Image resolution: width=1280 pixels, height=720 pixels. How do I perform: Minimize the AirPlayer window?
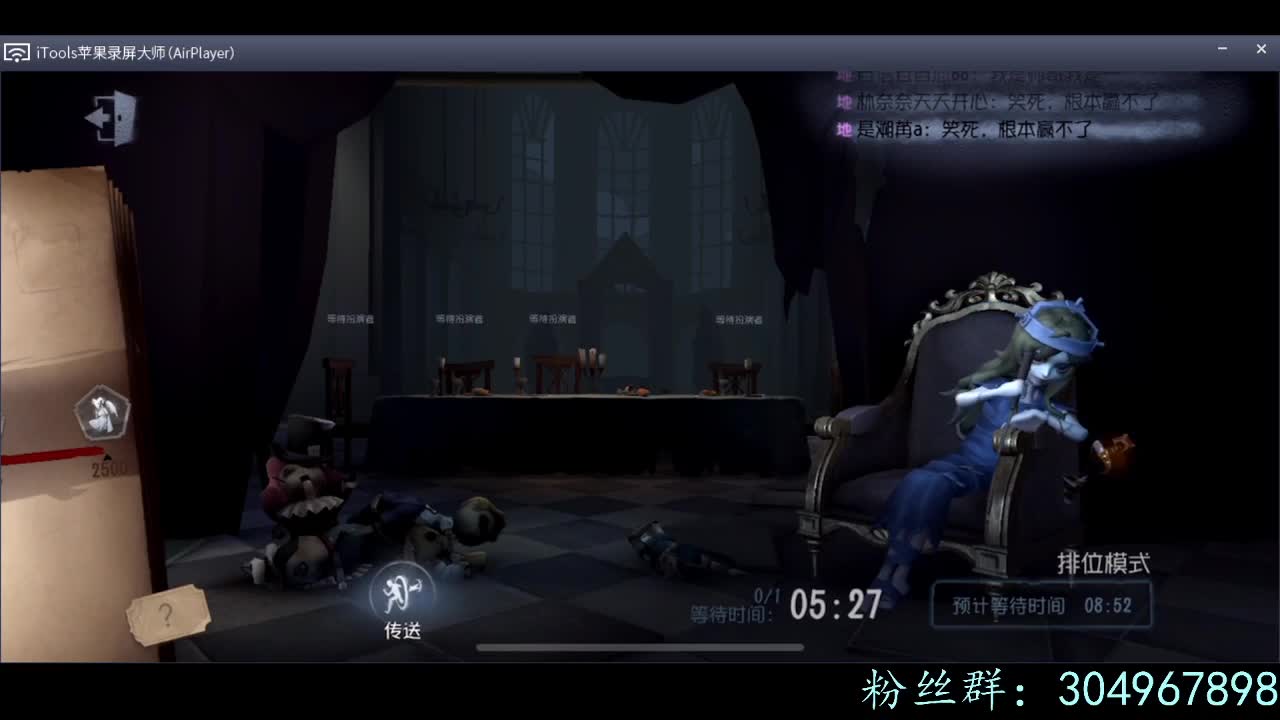(x=1221, y=48)
